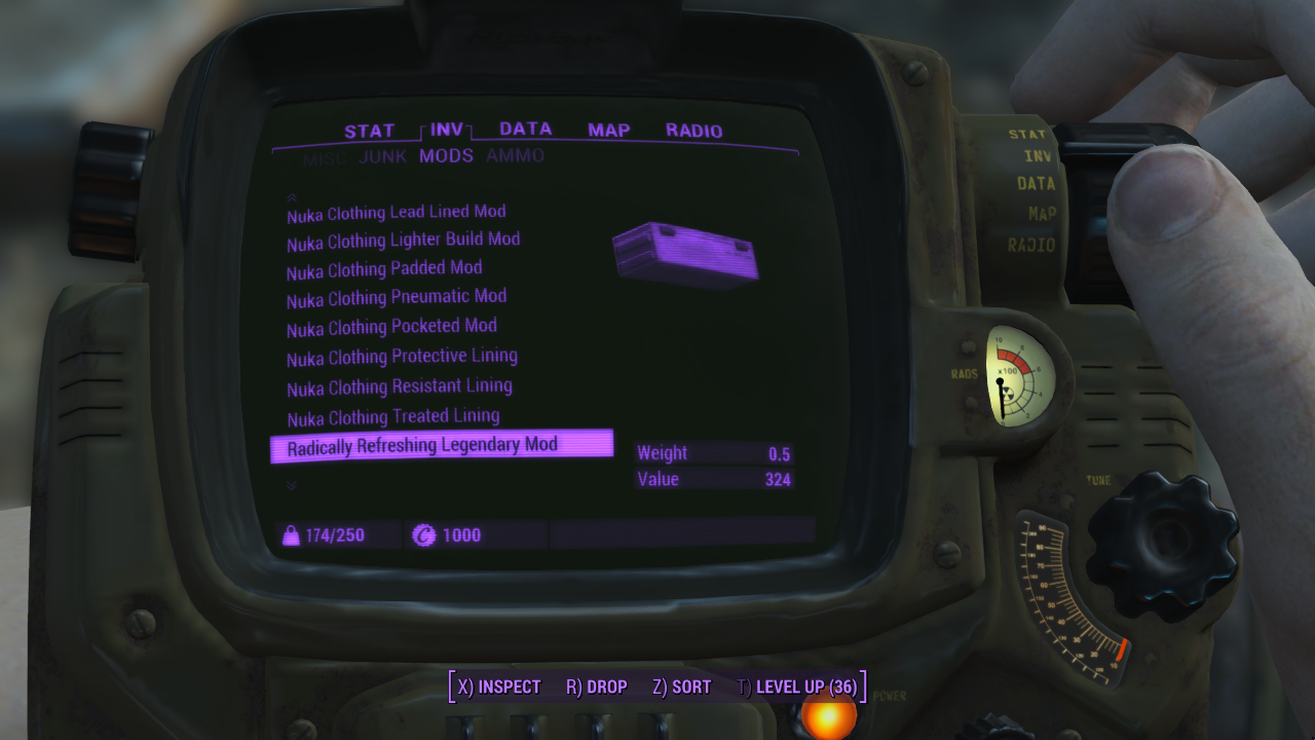The width and height of the screenshot is (1315, 740).
Task: Switch to the RADIO tab
Action: point(693,130)
